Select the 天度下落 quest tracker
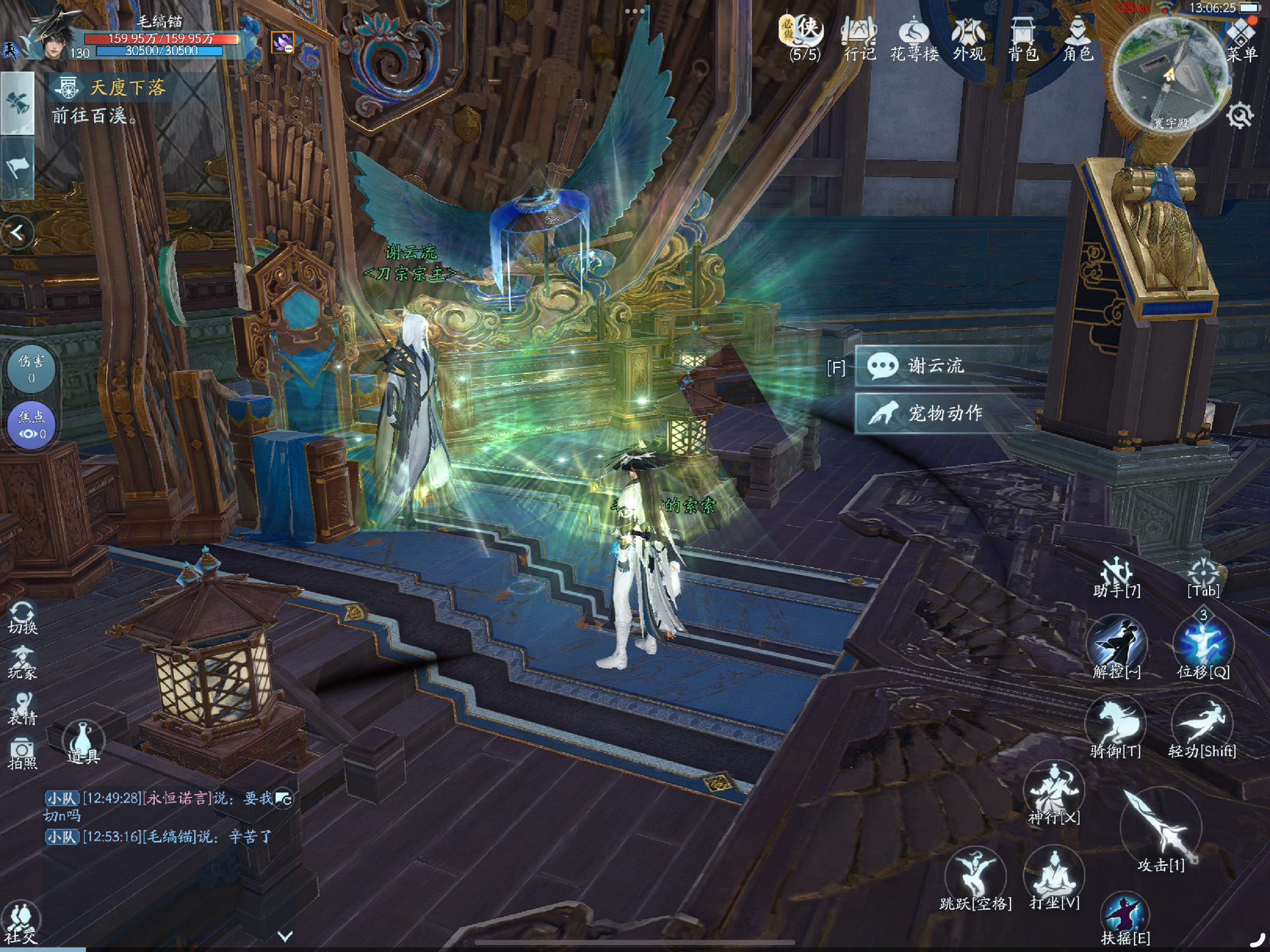The width and height of the screenshot is (1270, 952). pos(127,88)
